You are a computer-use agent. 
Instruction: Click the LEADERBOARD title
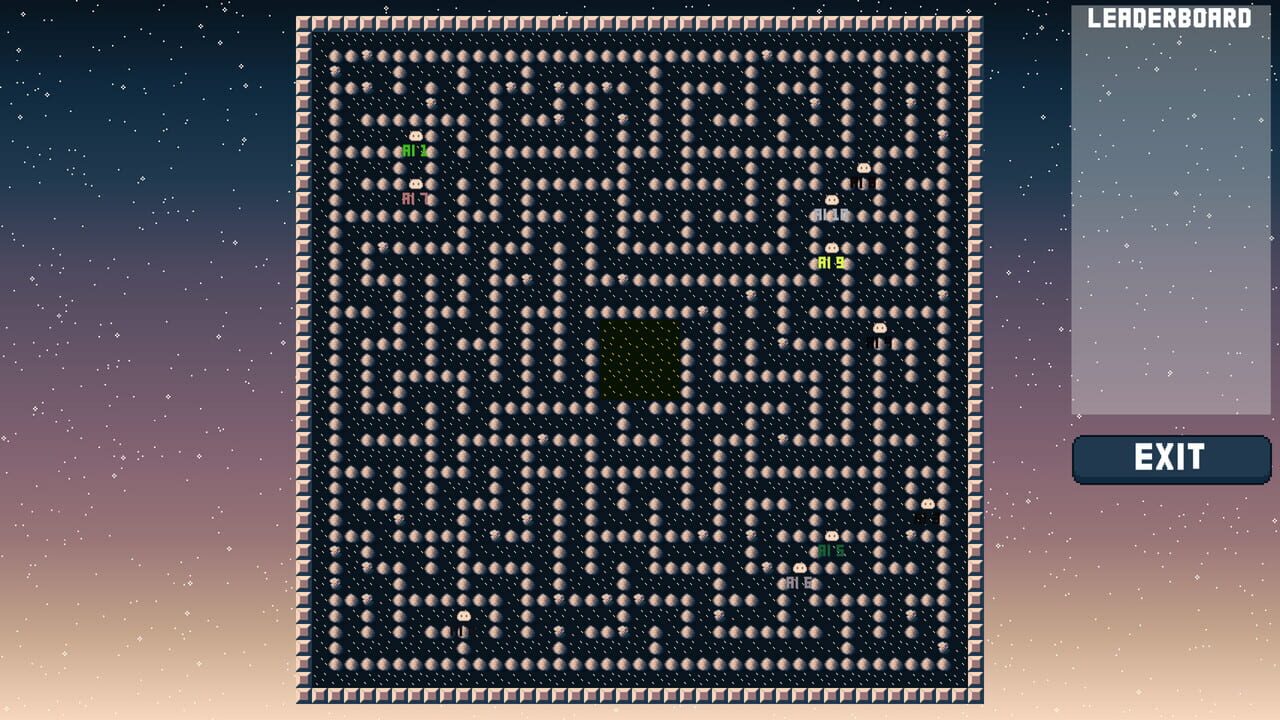click(x=1168, y=17)
